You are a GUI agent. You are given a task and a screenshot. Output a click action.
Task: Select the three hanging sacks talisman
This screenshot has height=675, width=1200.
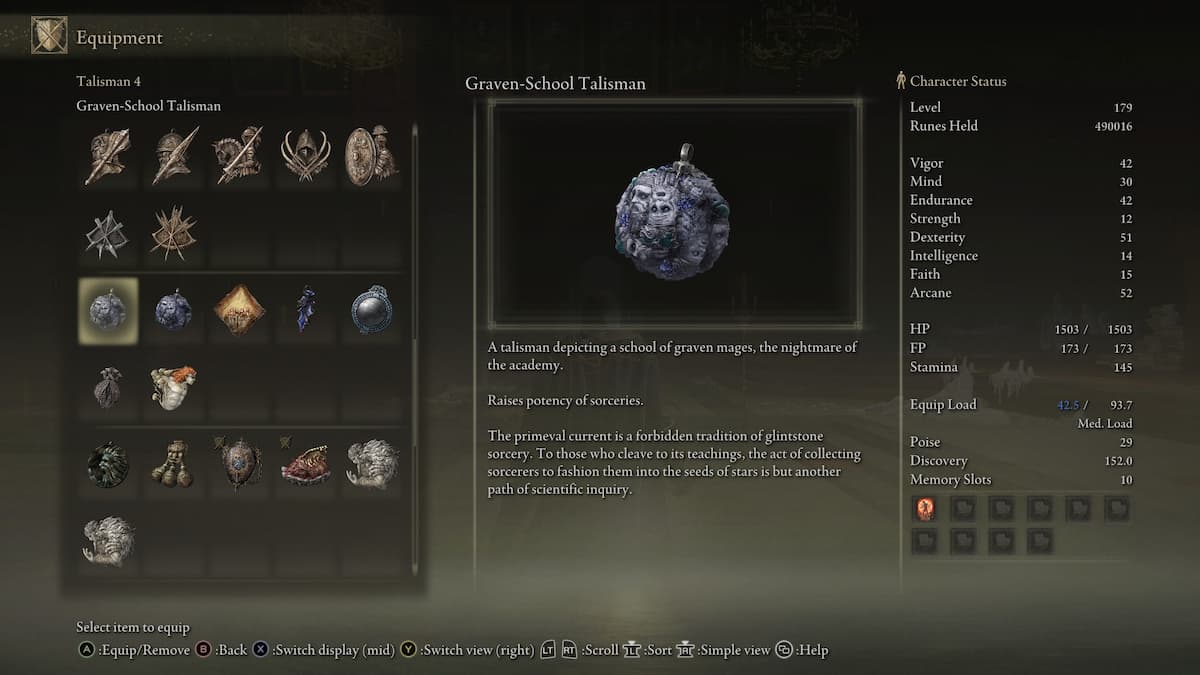(173, 465)
